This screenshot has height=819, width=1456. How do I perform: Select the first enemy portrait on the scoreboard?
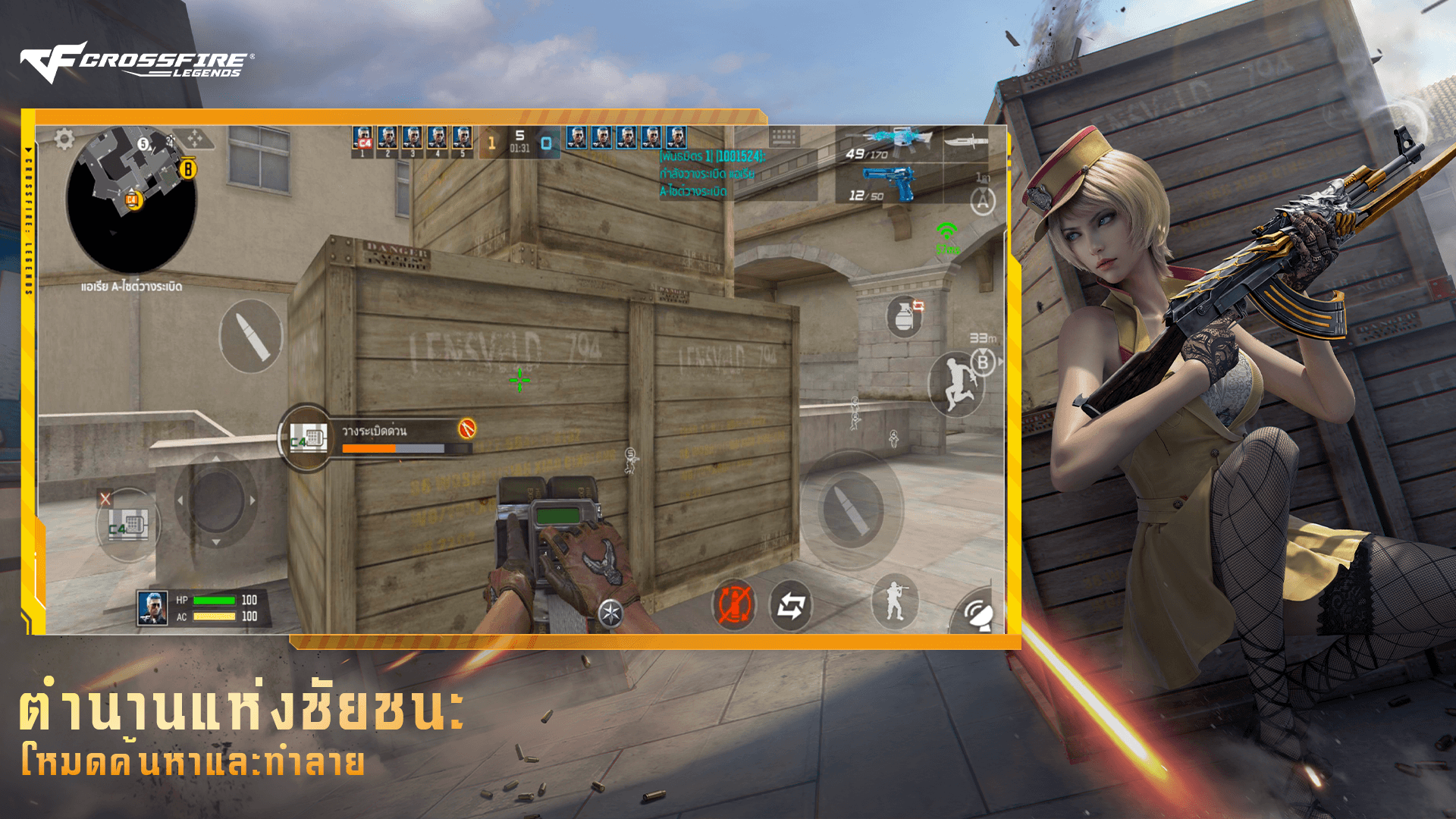[577, 138]
